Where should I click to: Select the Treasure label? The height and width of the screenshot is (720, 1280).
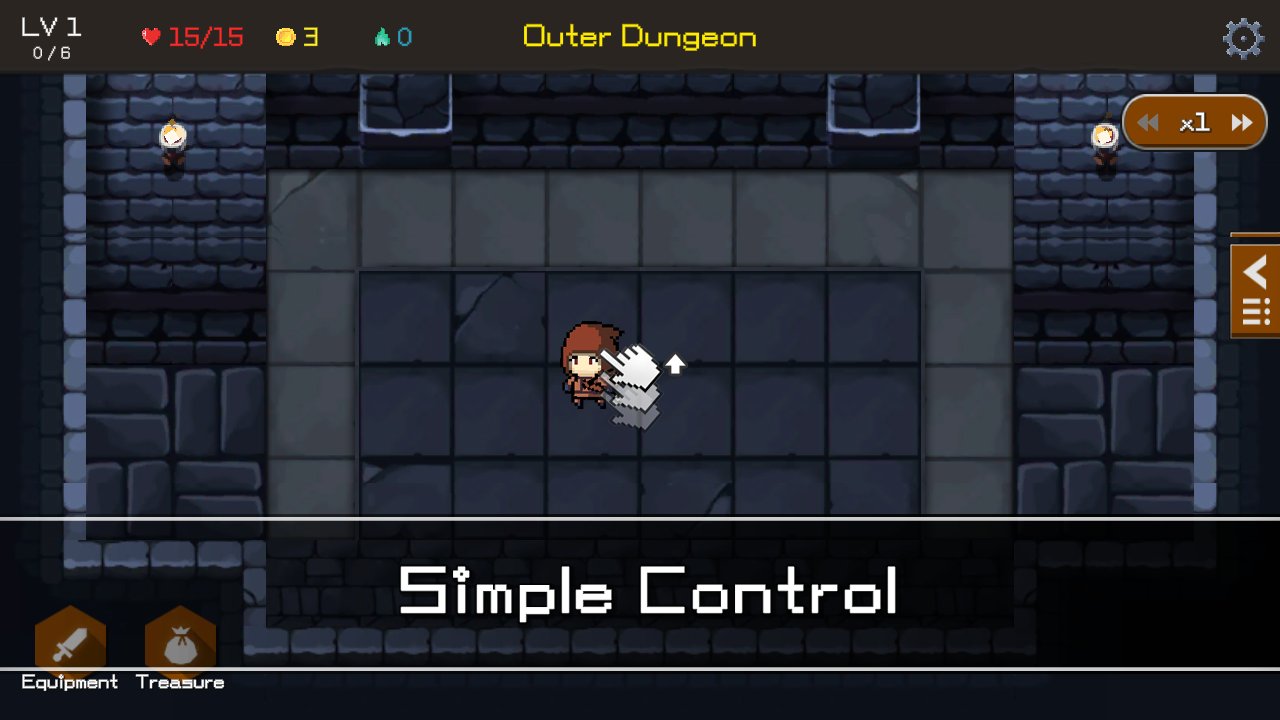182,682
